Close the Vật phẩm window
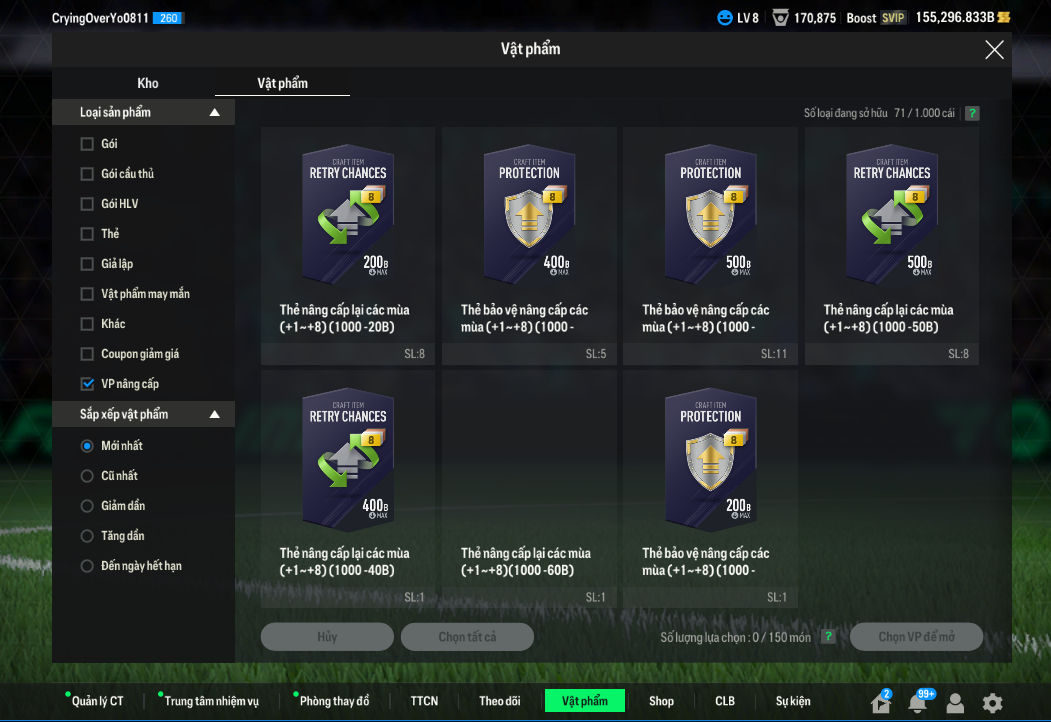This screenshot has width=1051, height=722. point(994,50)
